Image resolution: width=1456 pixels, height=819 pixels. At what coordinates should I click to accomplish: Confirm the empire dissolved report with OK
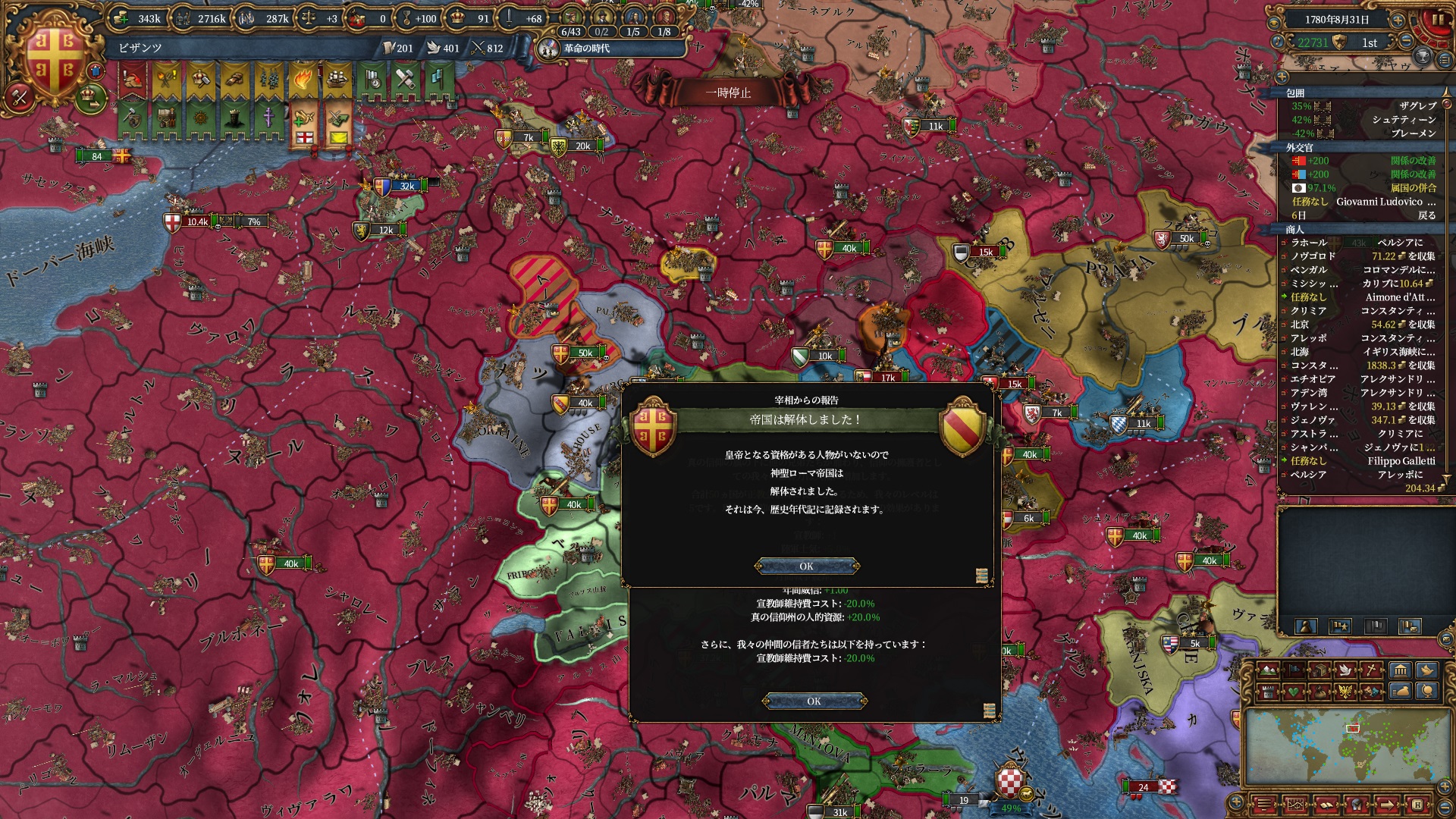pyautogui.click(x=806, y=566)
